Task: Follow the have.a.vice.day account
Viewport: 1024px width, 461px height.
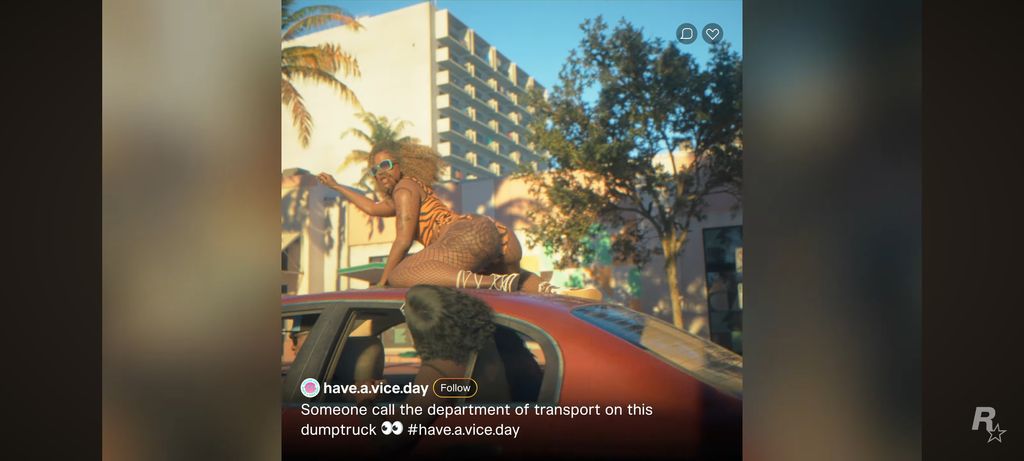Action: coord(455,388)
